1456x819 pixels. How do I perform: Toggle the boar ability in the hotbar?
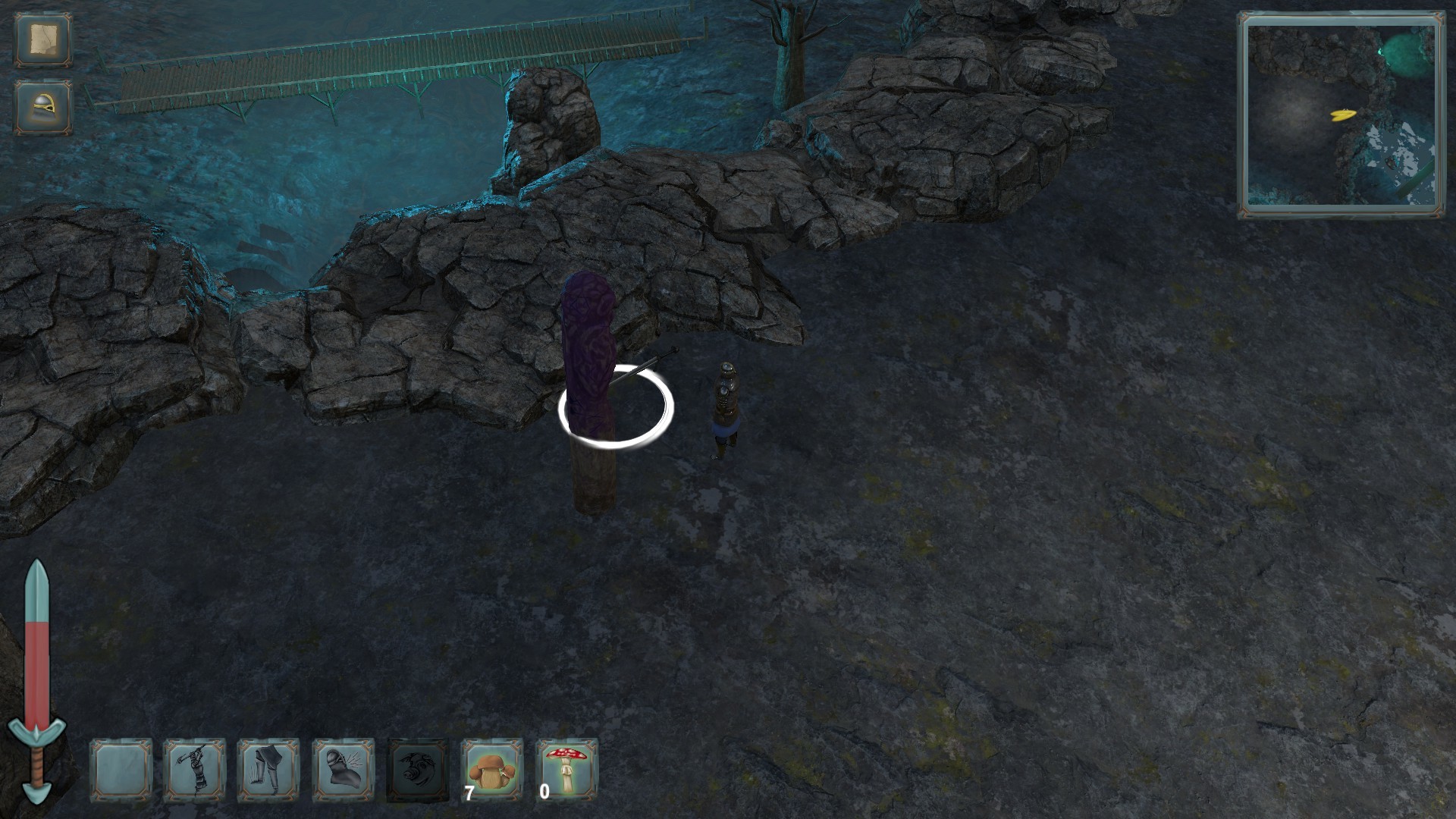click(x=415, y=770)
